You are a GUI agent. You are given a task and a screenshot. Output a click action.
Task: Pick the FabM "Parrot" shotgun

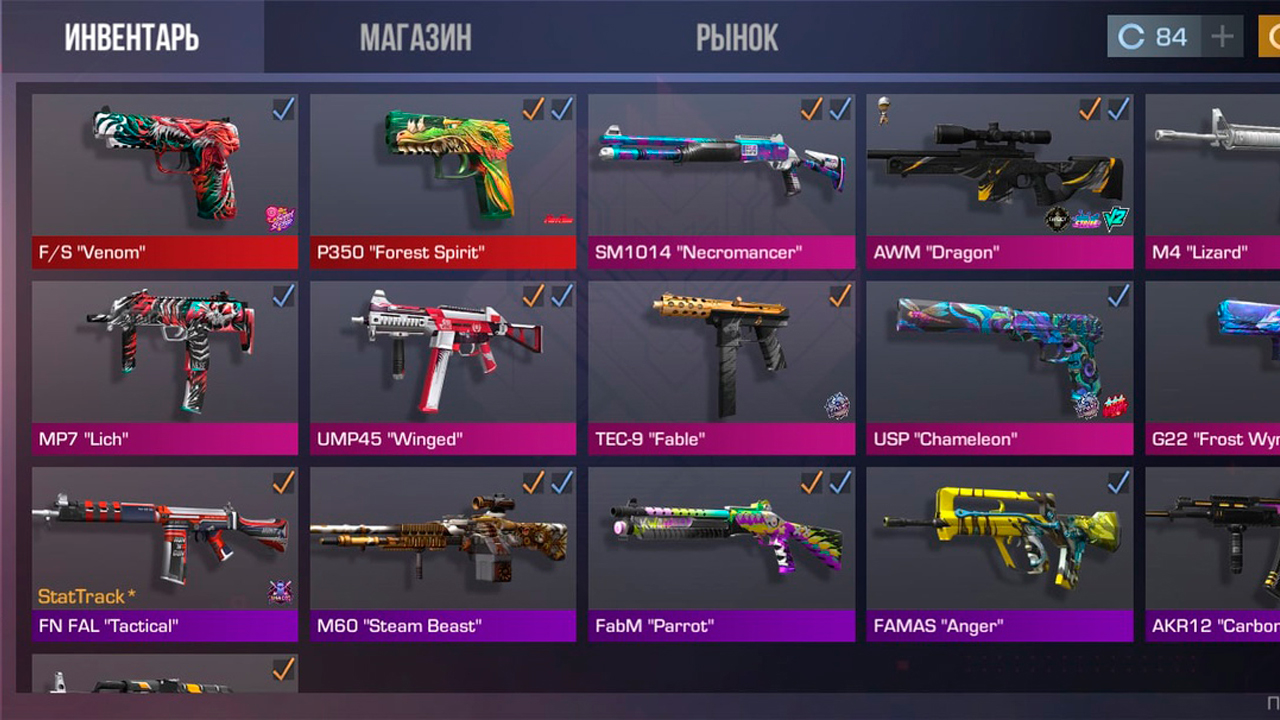[721, 553]
